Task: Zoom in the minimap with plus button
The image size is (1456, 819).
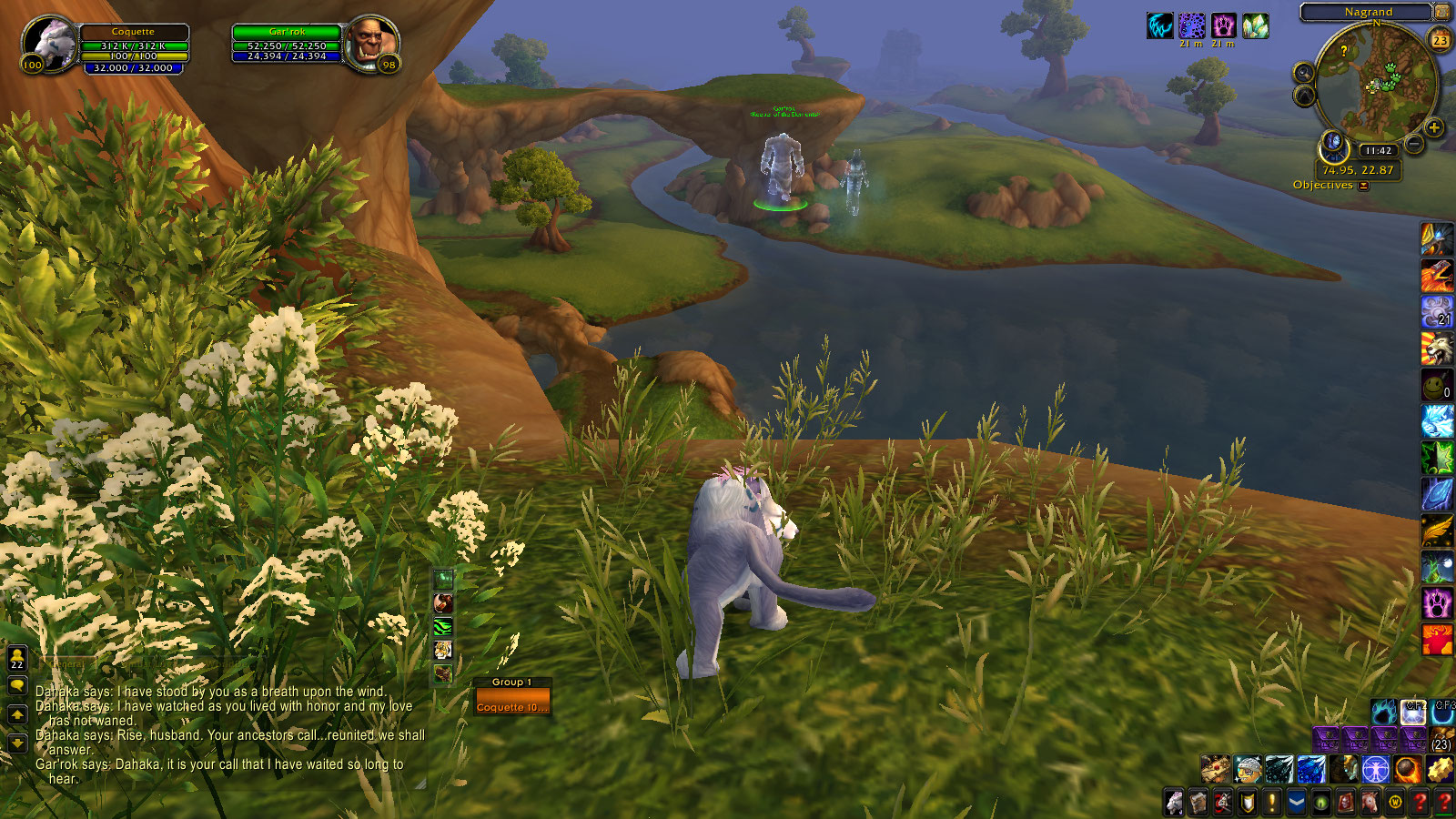Action: point(1434,127)
